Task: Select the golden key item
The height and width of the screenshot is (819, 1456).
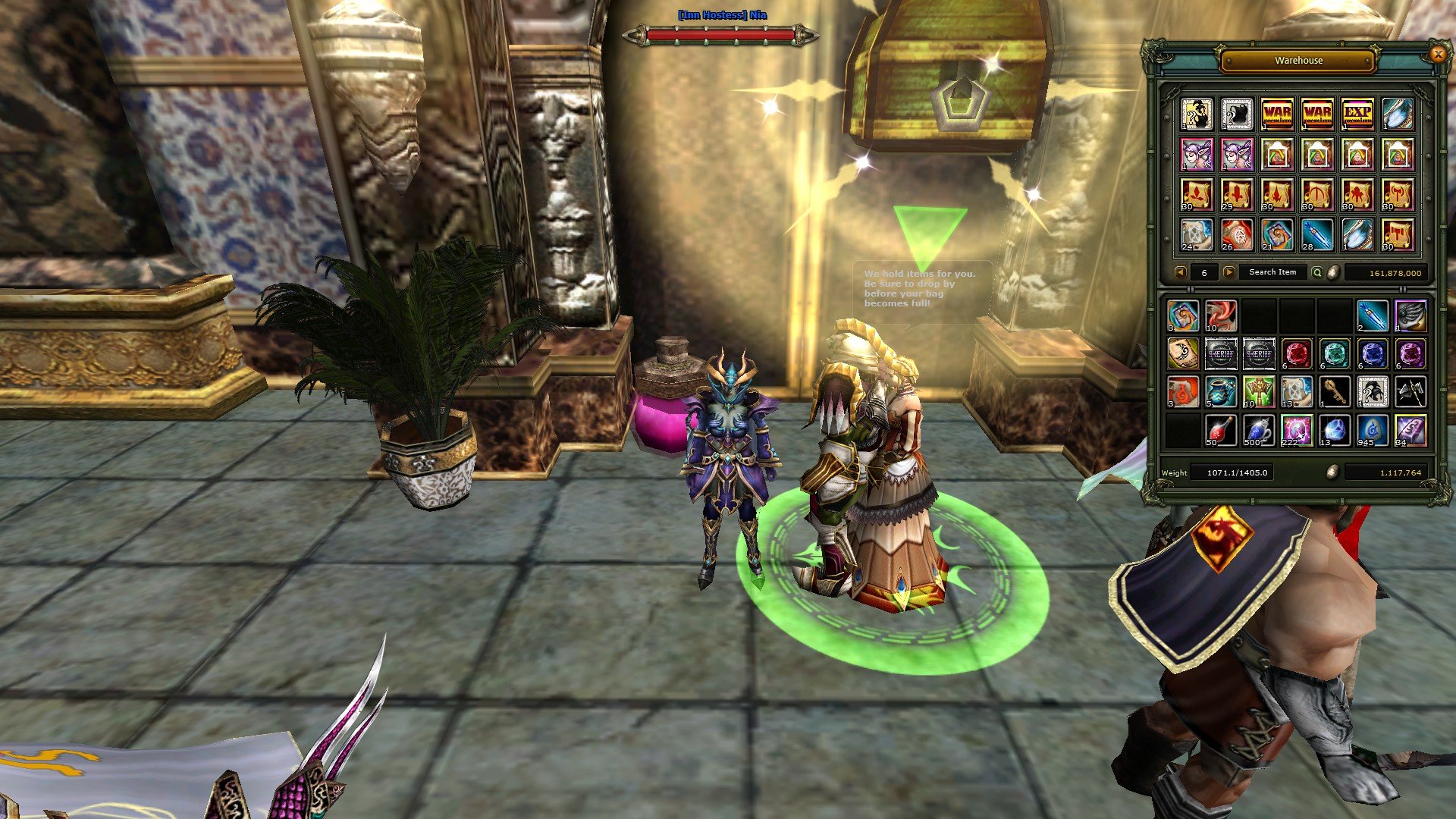Action: coord(1335,391)
